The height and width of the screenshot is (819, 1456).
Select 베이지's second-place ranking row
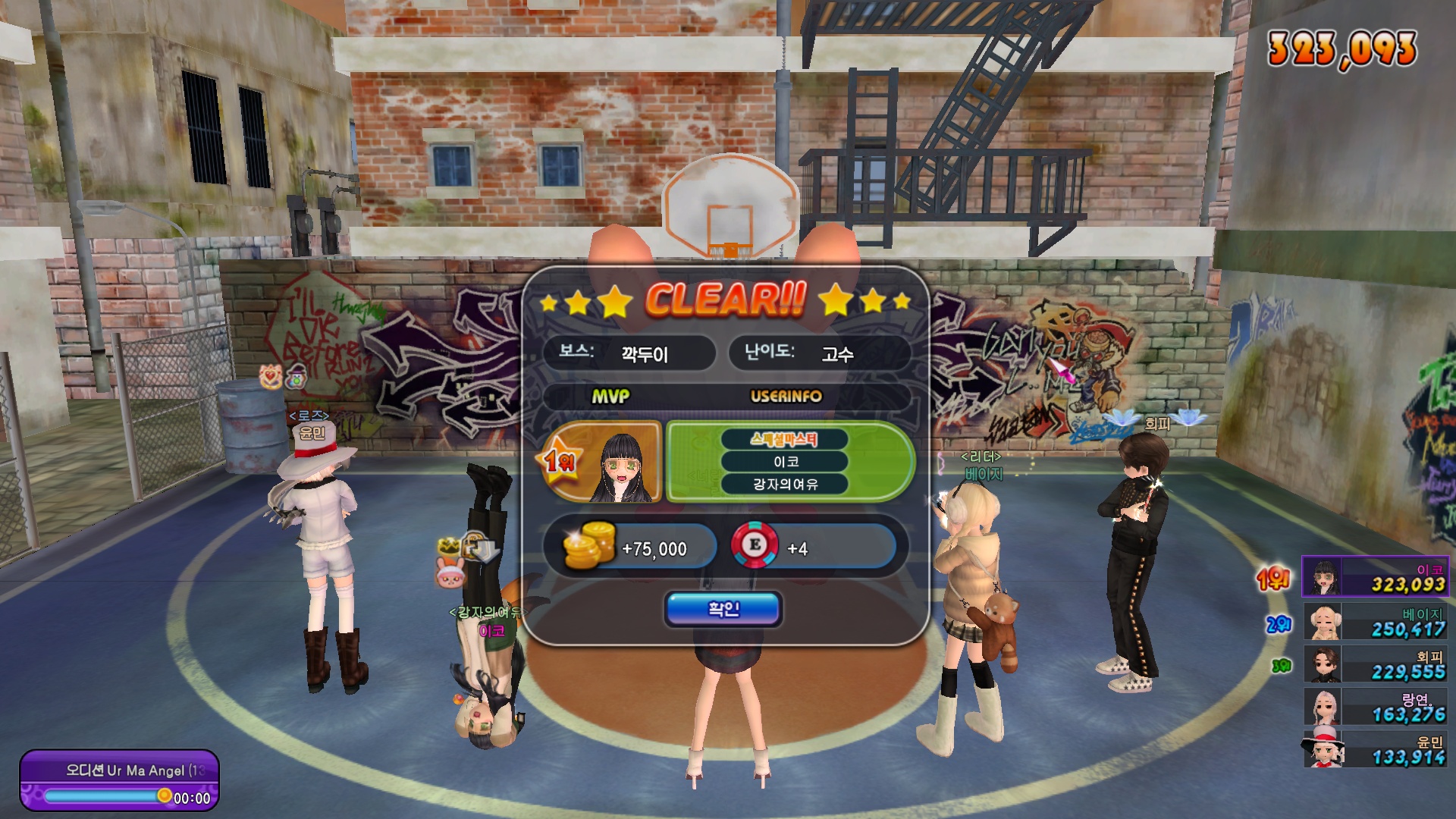(1374, 621)
